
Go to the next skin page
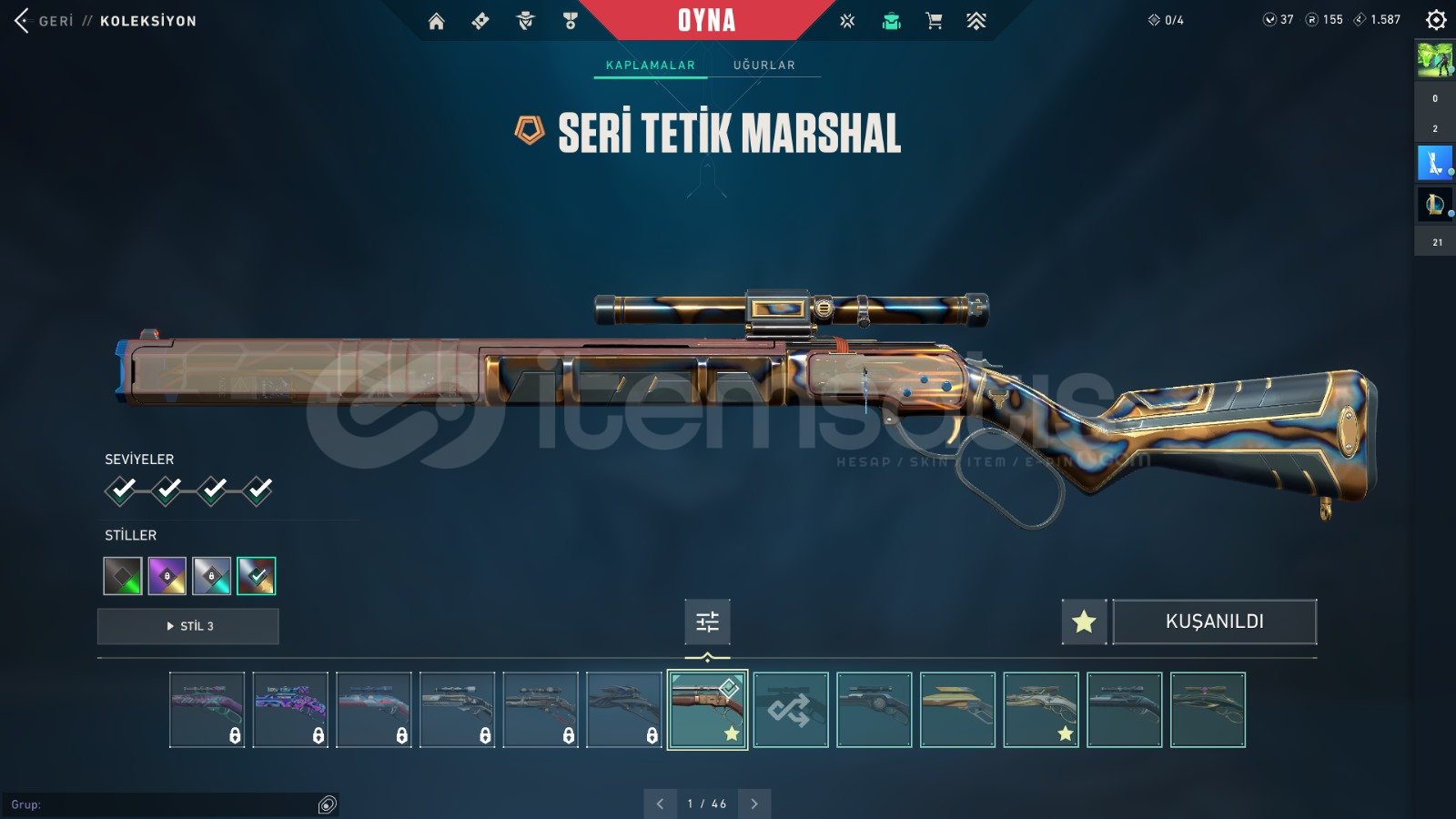point(753,804)
